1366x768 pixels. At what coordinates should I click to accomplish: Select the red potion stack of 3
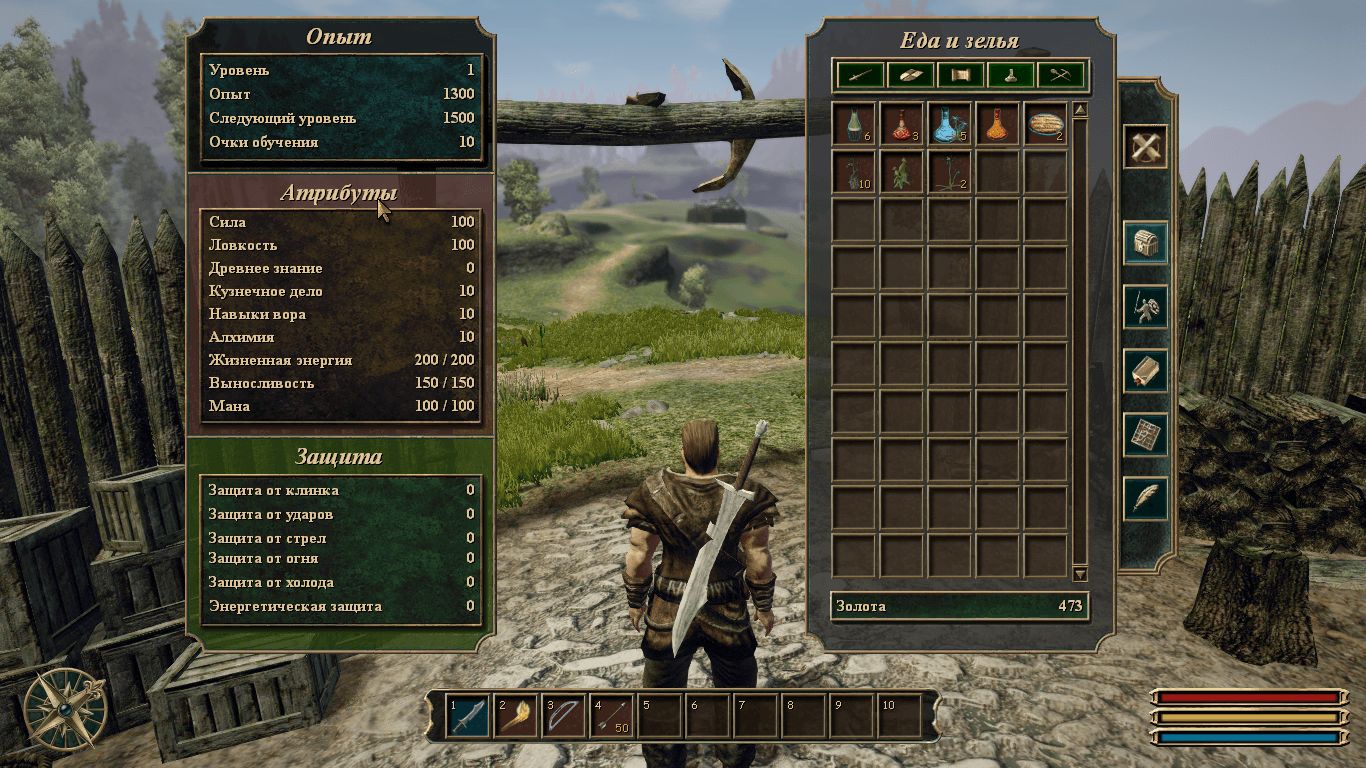click(x=902, y=124)
